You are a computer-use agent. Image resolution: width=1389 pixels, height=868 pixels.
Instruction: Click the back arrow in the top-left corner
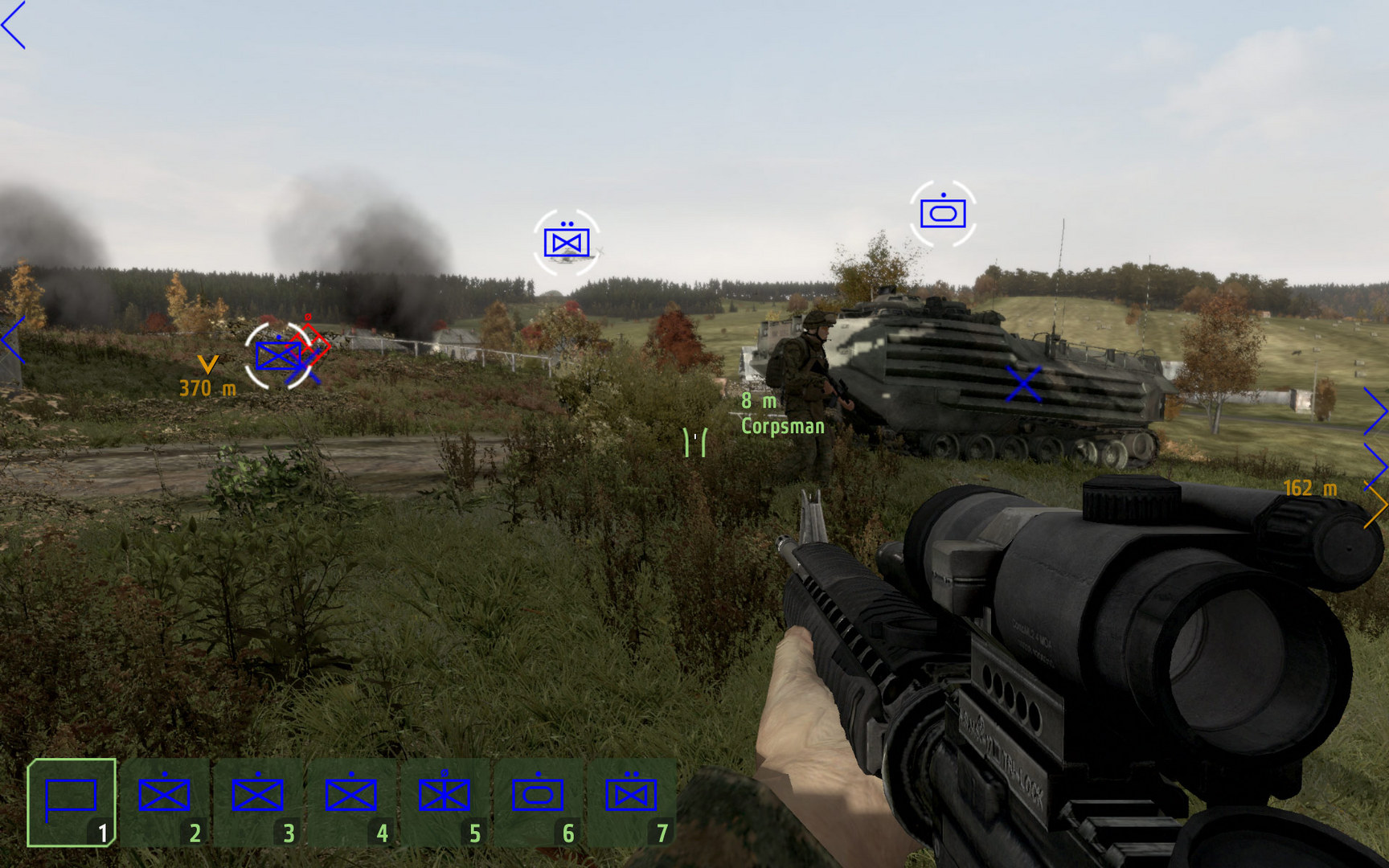click(14, 24)
